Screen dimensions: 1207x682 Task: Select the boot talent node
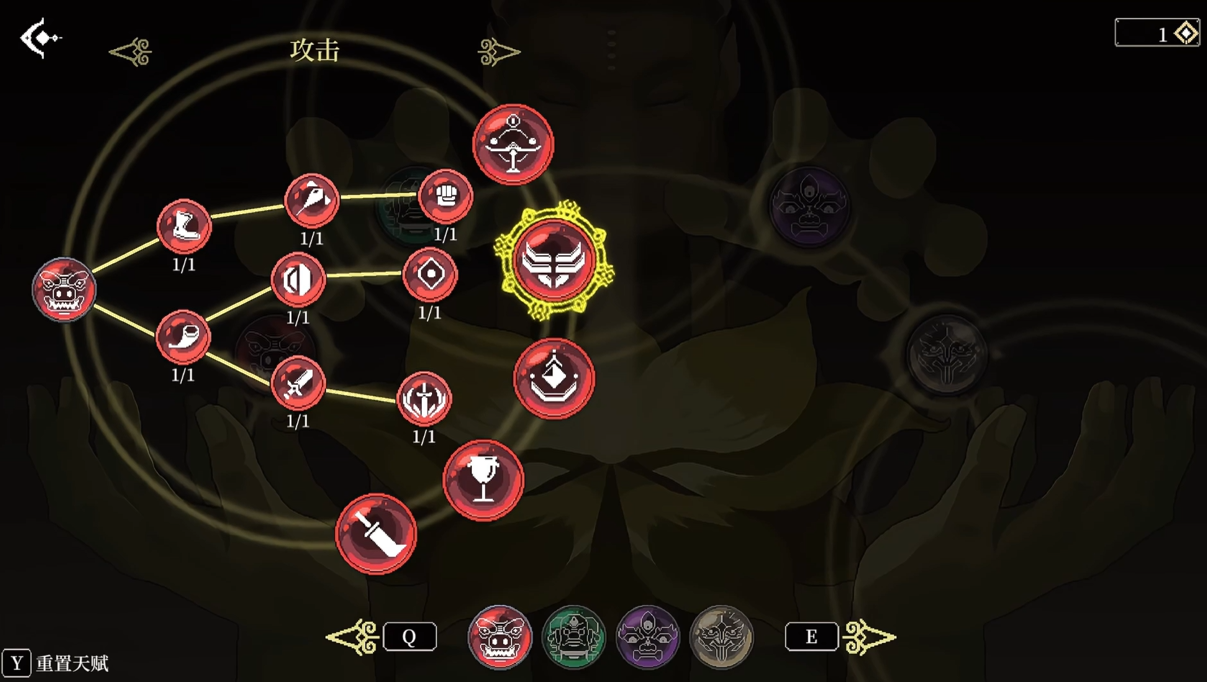click(184, 226)
